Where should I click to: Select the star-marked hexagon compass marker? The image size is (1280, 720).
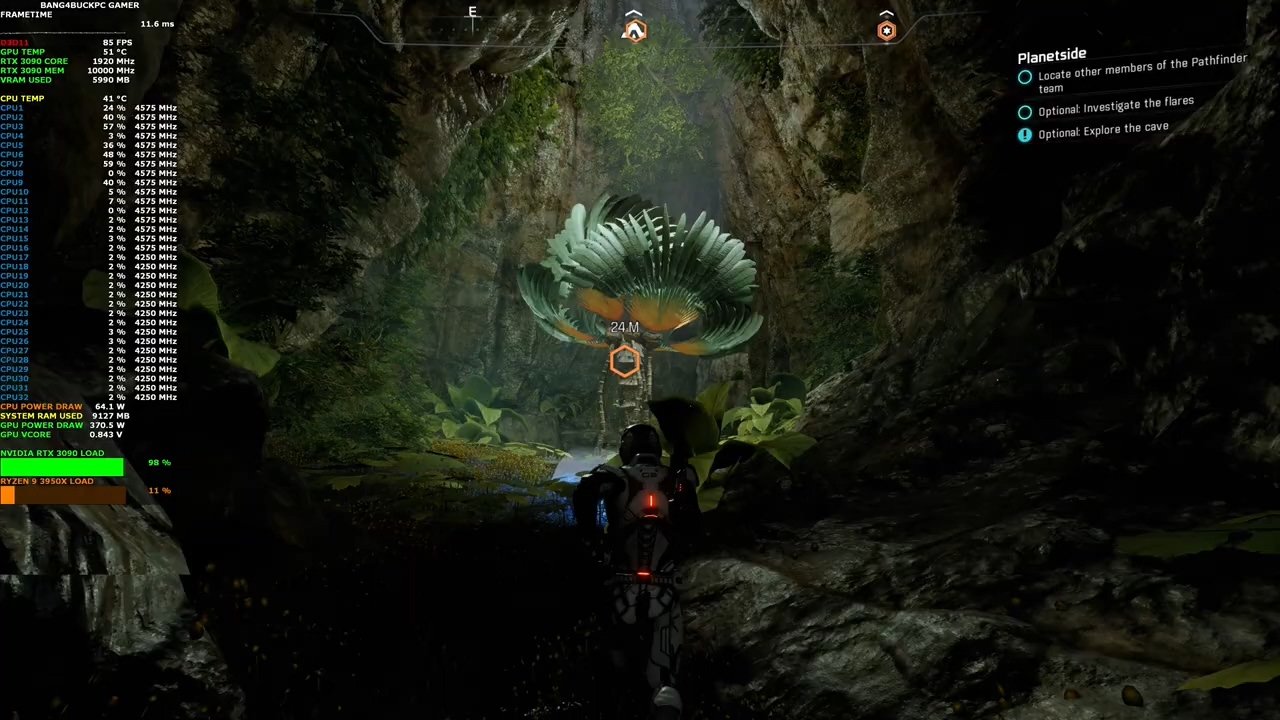coord(886,31)
